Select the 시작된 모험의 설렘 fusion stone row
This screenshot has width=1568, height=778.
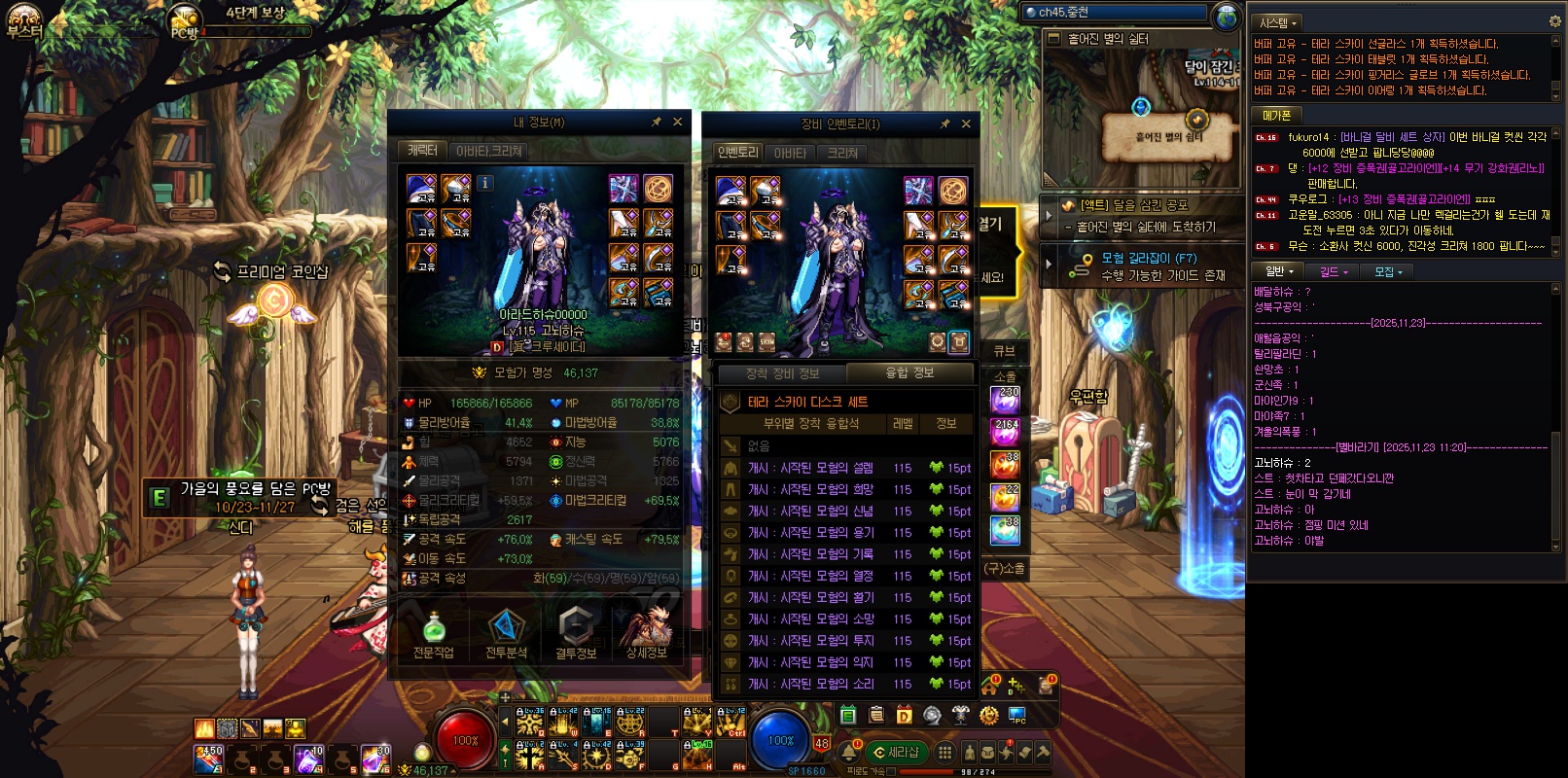(x=809, y=468)
